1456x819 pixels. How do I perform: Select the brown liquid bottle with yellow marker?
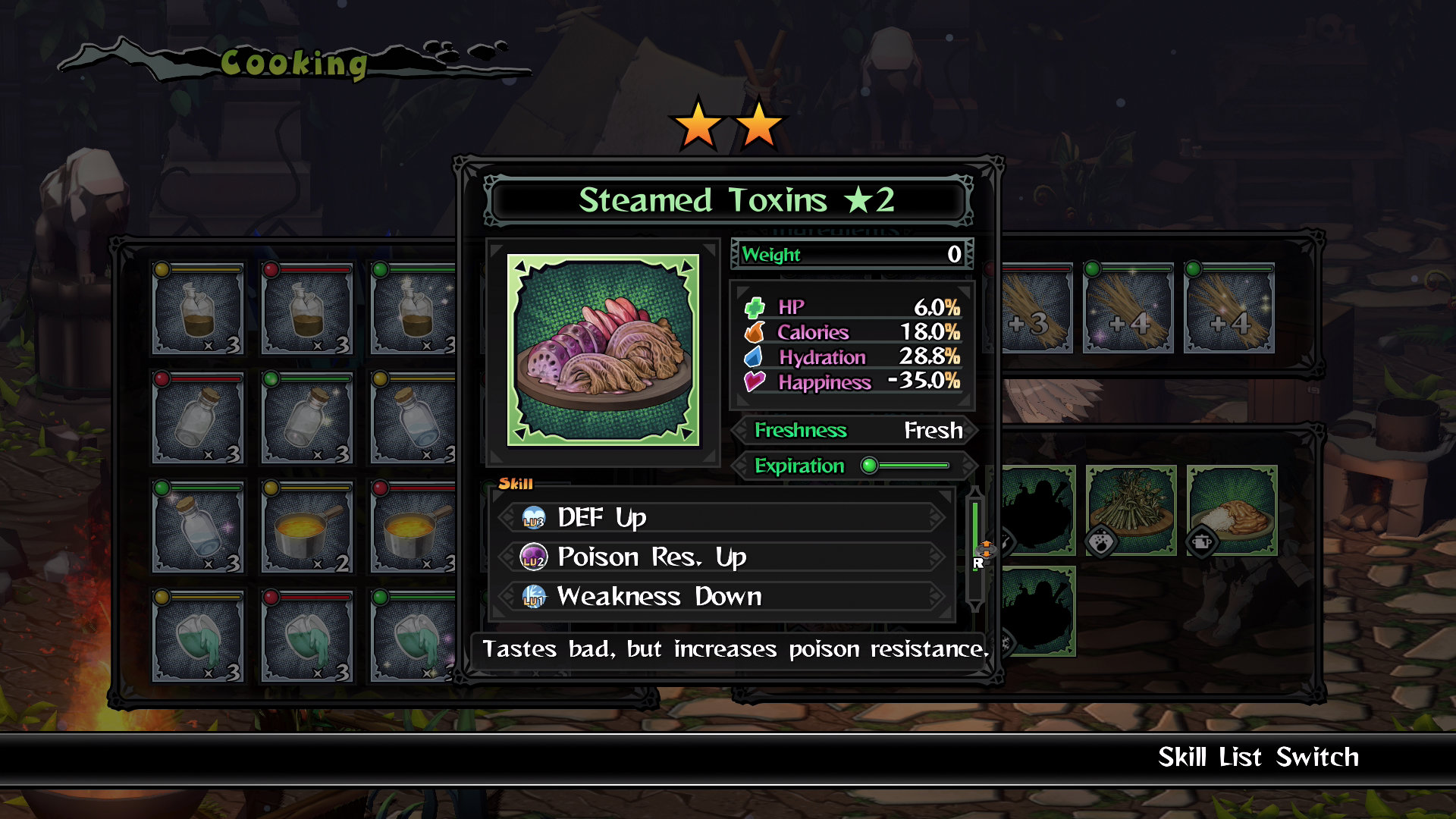(x=198, y=309)
